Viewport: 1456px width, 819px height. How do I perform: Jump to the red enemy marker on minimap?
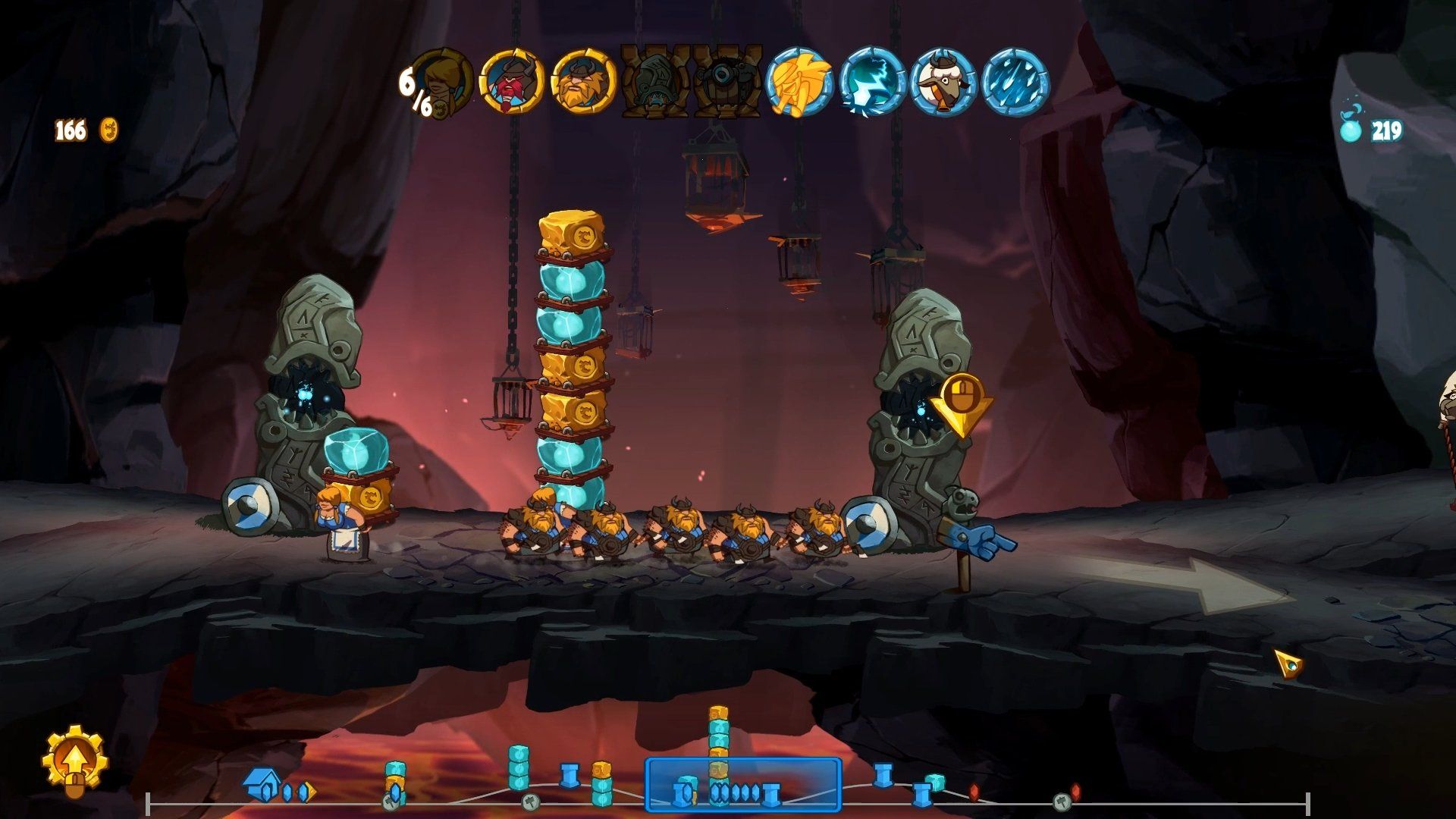click(974, 792)
